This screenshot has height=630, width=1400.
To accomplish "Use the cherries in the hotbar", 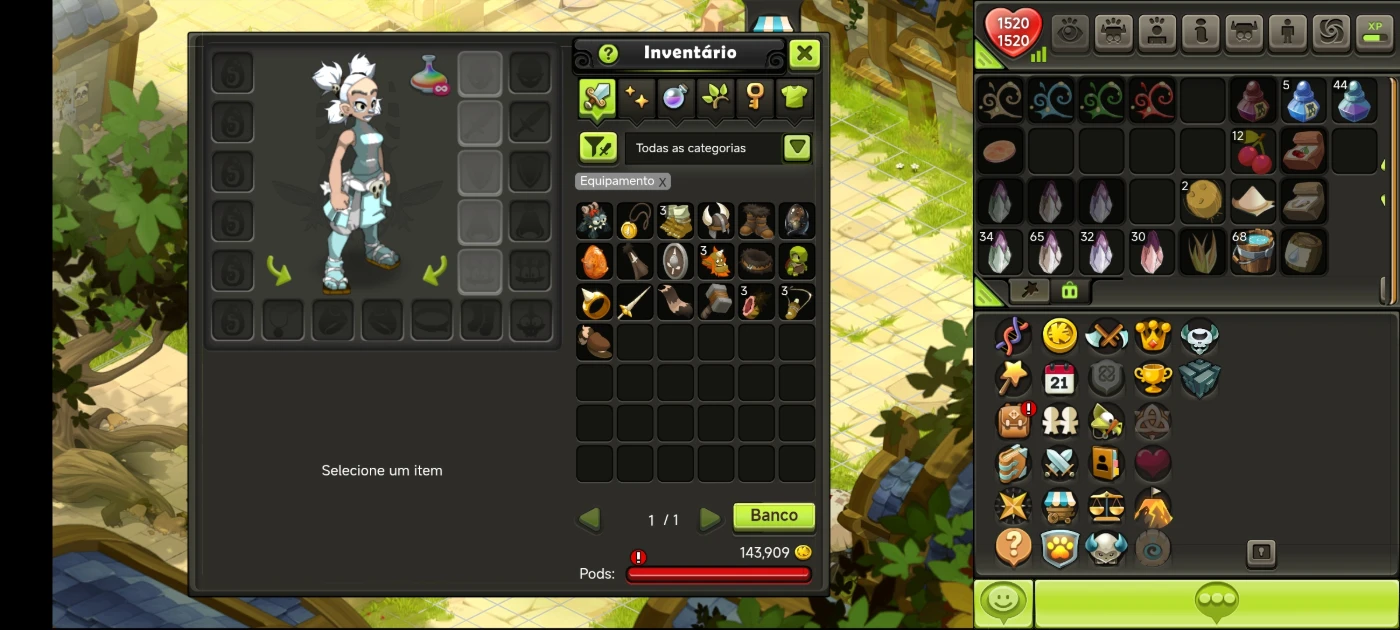I will pyautogui.click(x=1252, y=151).
